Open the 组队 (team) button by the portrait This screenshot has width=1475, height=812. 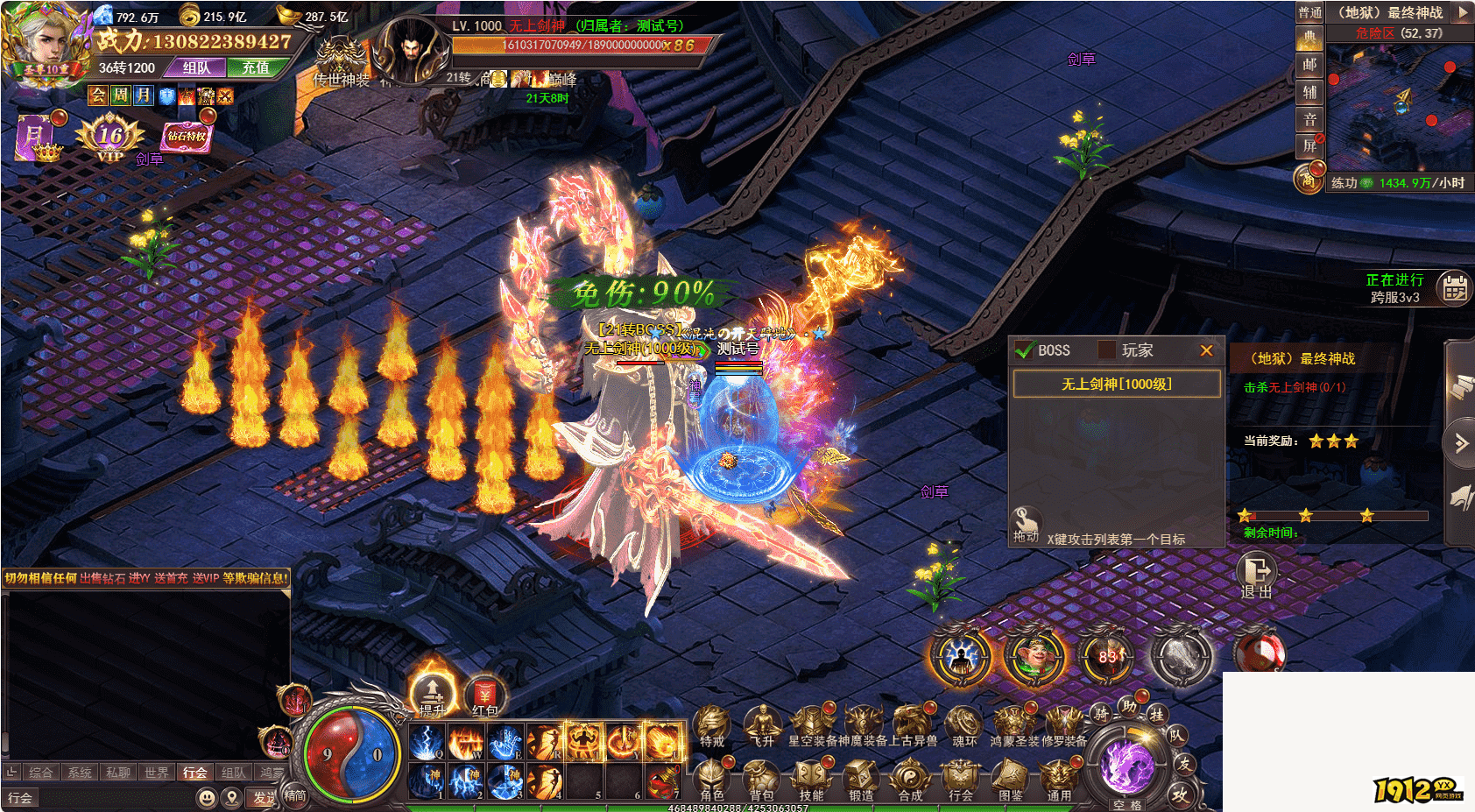197,67
